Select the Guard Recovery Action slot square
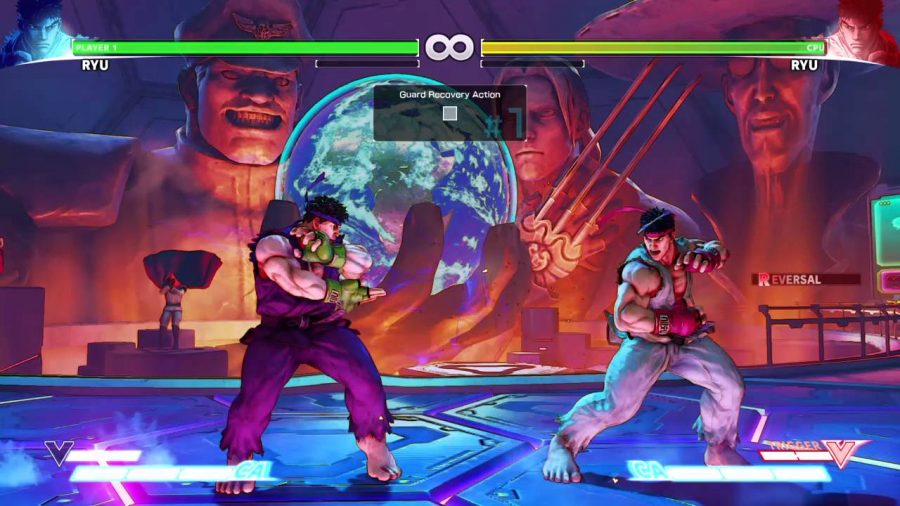The image size is (900, 506). (x=450, y=113)
